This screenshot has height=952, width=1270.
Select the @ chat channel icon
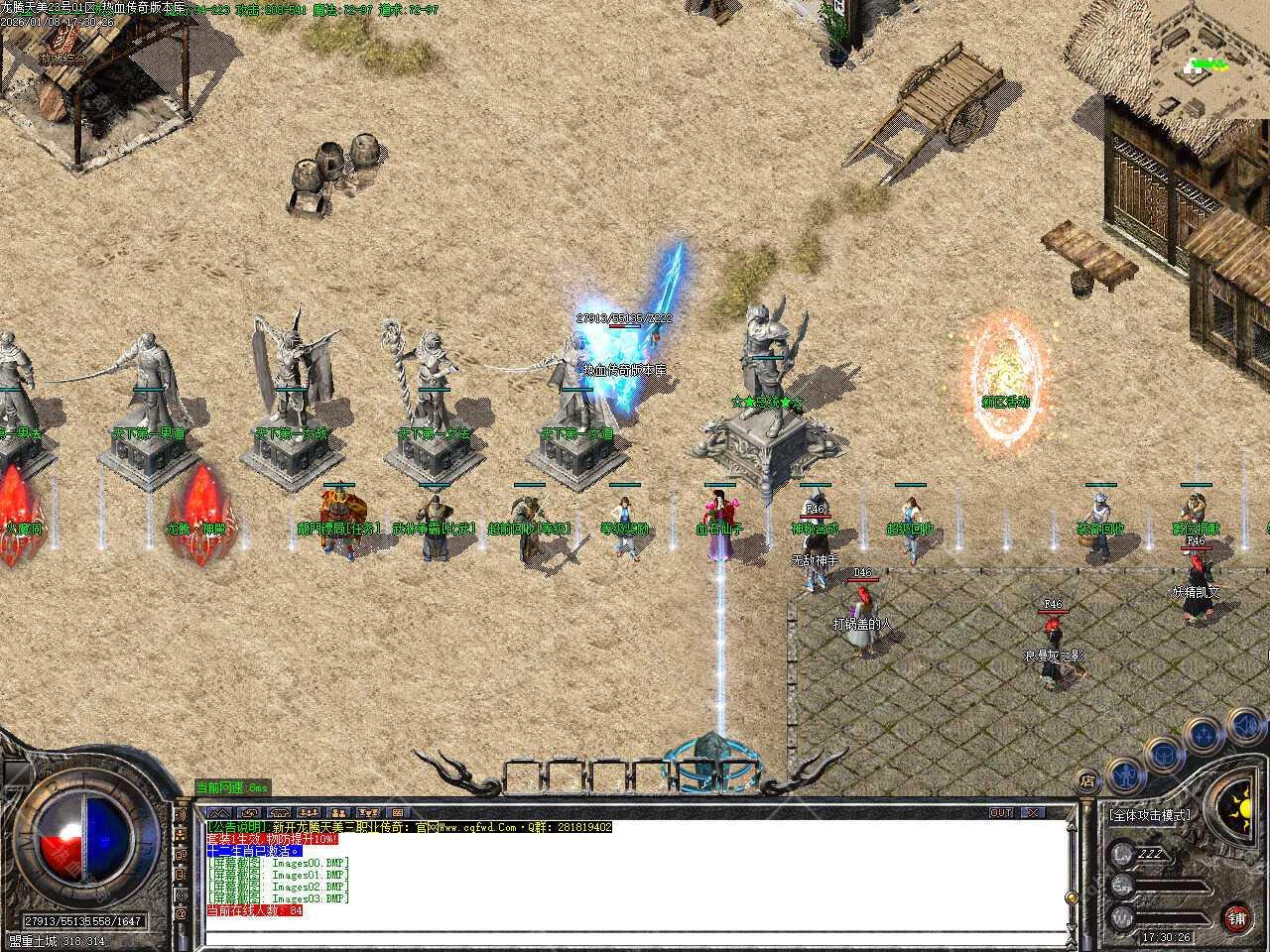181,912
